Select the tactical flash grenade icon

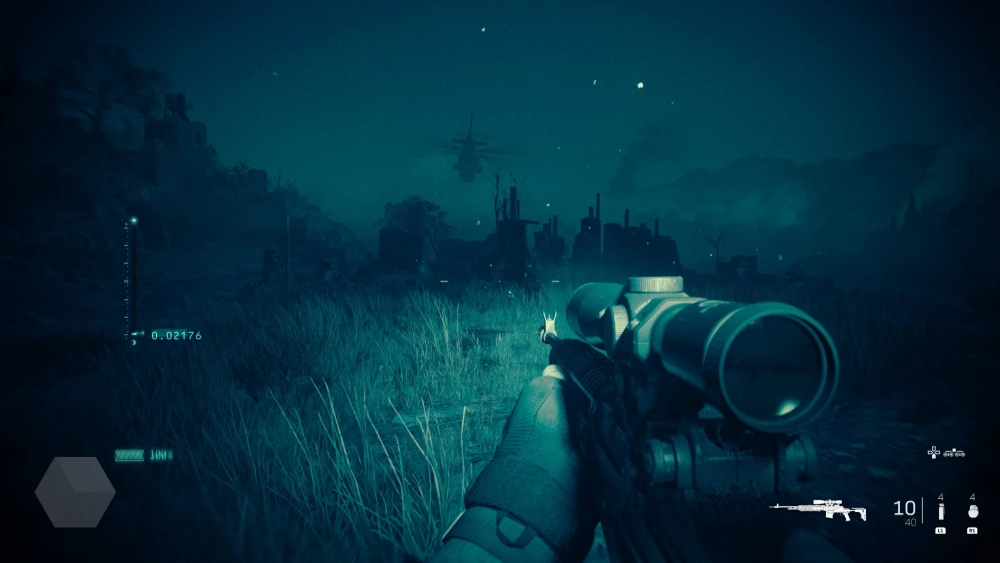coord(940,511)
